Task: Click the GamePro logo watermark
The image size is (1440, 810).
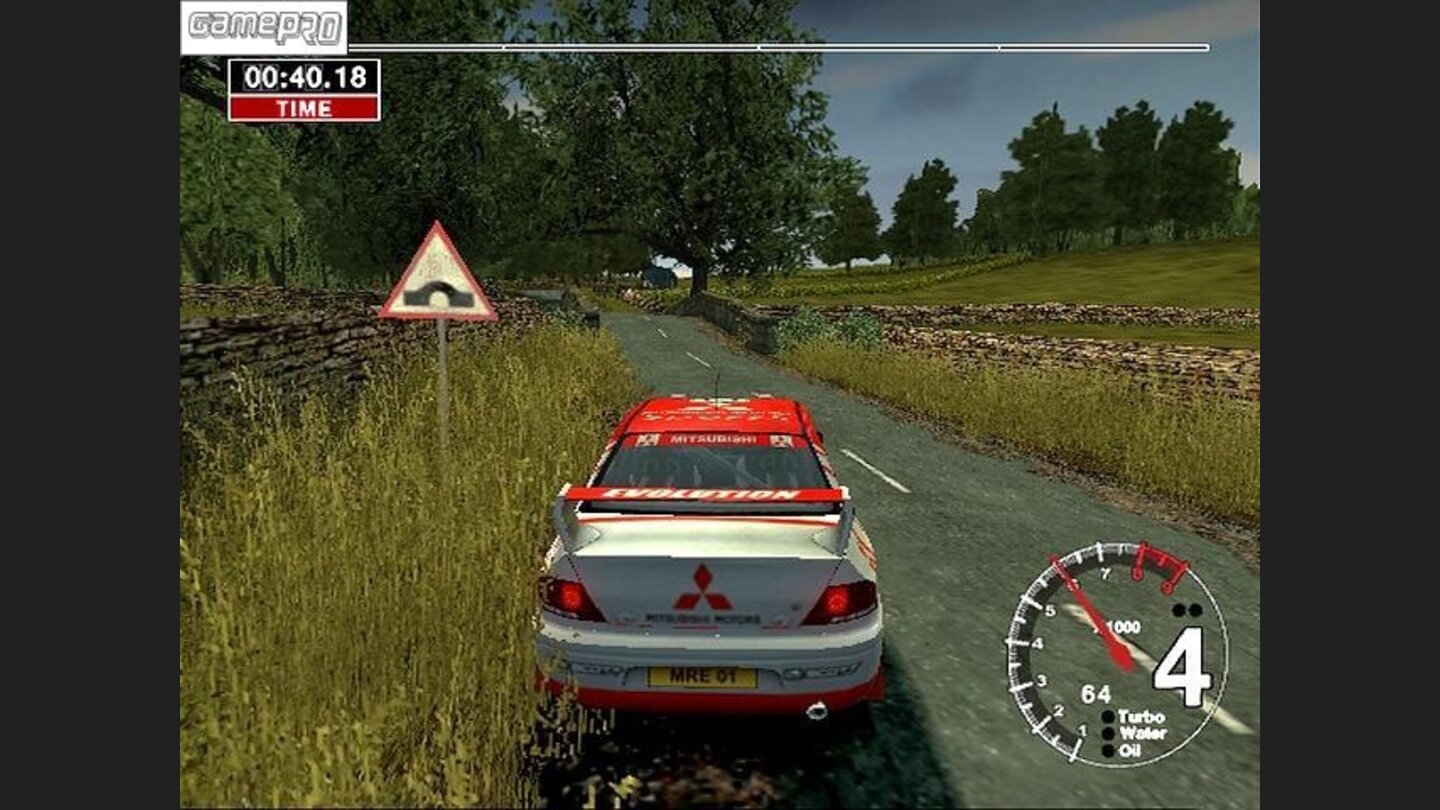Action: point(264,27)
